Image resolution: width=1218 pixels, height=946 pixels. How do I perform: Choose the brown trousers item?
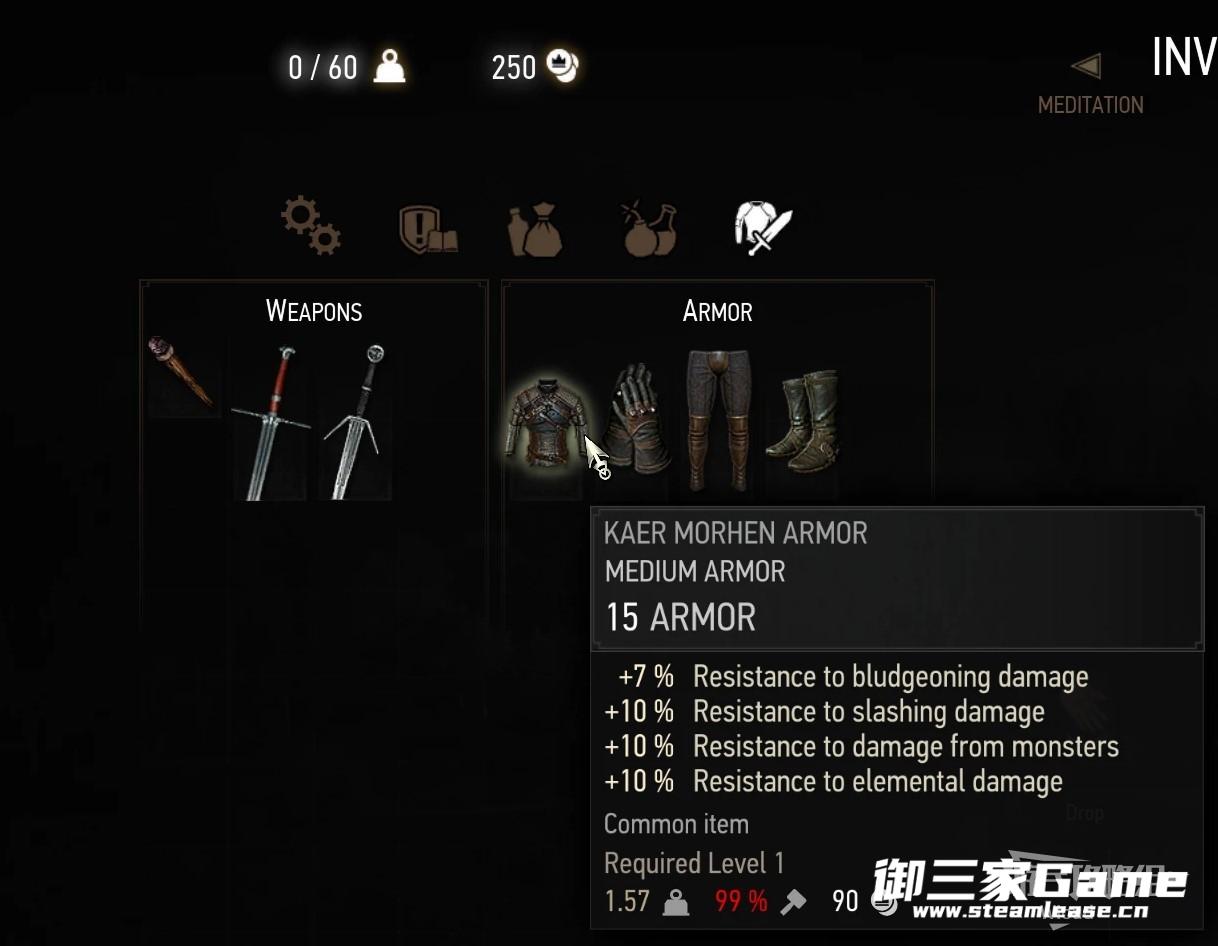[717, 420]
